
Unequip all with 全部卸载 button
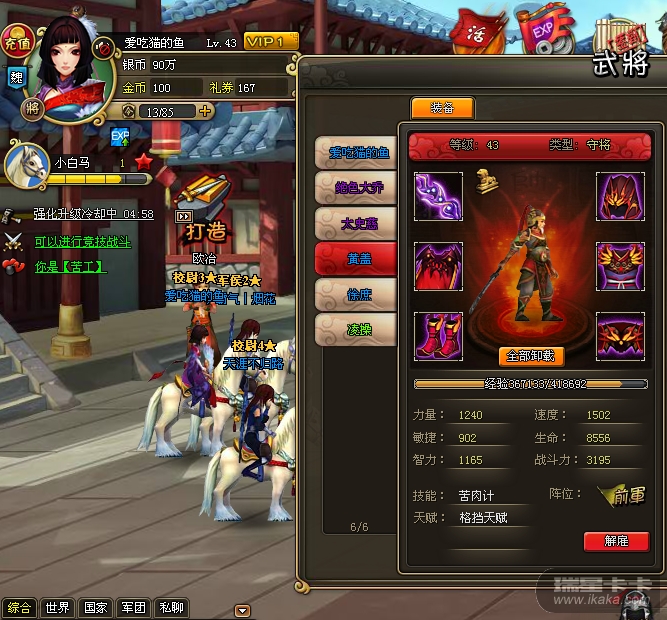pos(530,356)
